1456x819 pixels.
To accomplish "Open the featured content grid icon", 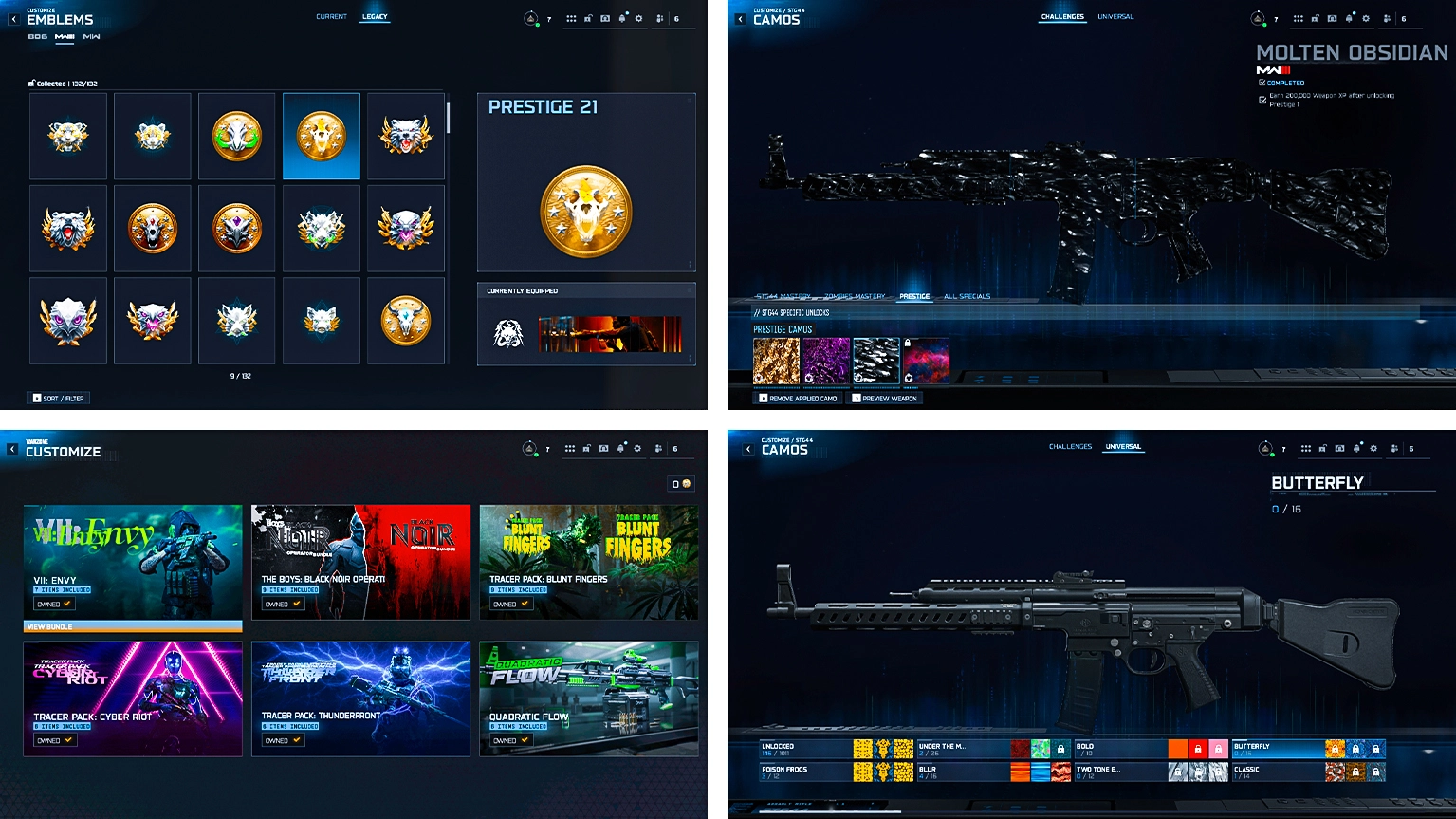I will (571, 17).
